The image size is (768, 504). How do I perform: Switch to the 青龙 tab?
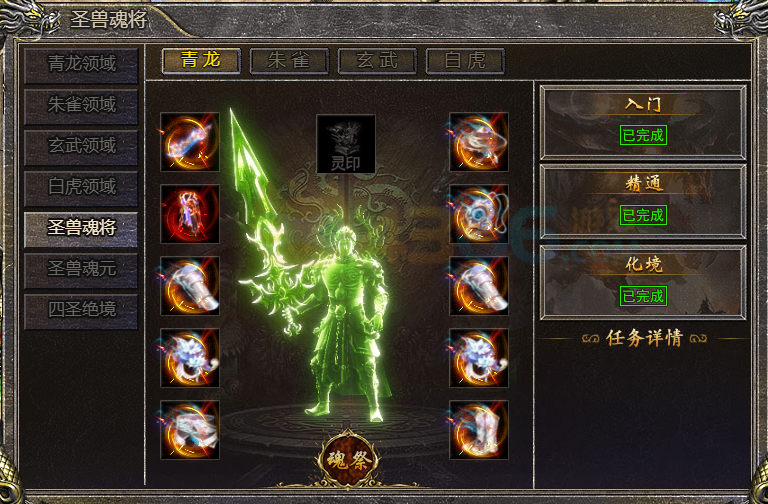(201, 60)
